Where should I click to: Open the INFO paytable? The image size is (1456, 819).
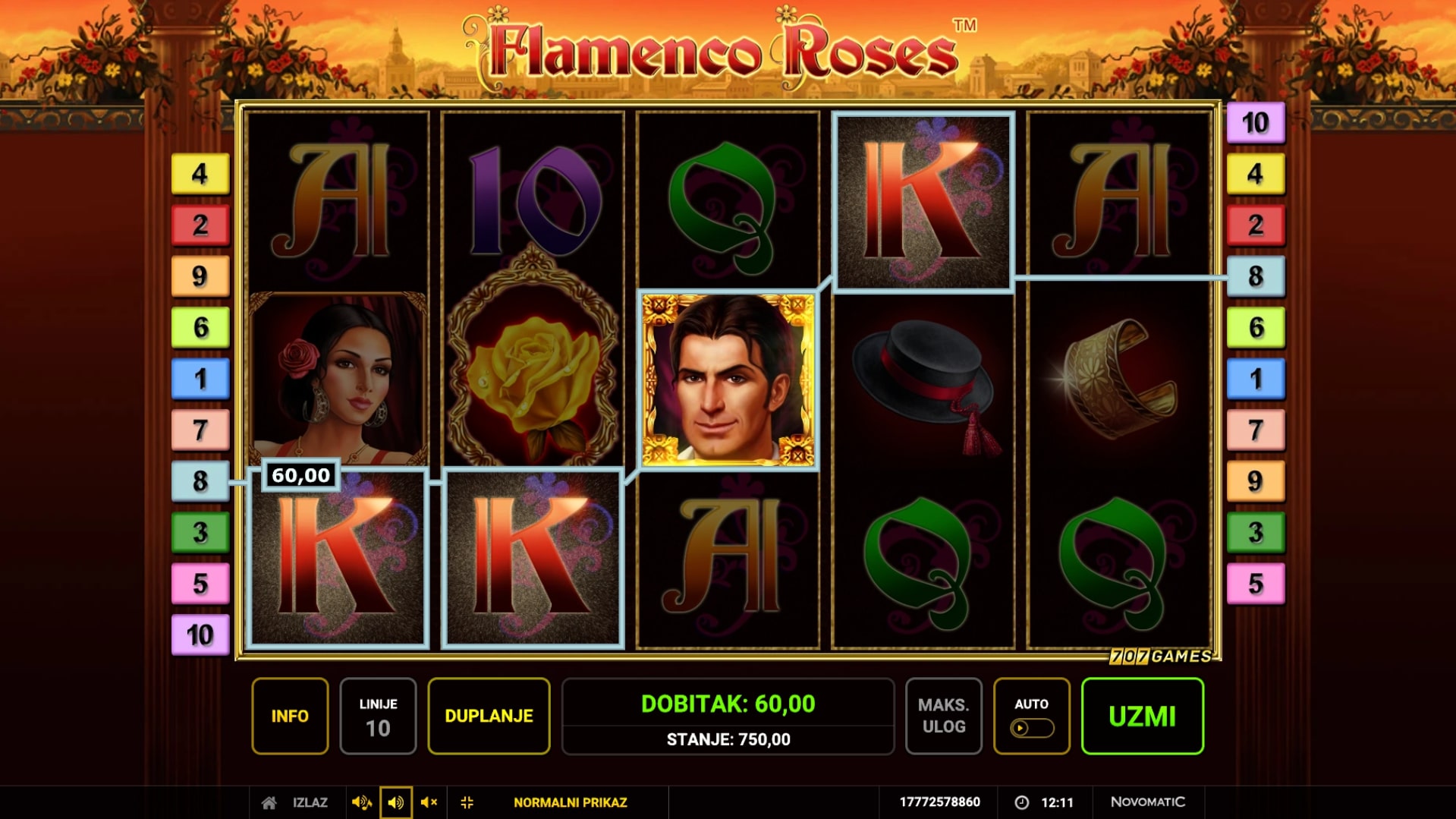[x=290, y=716]
